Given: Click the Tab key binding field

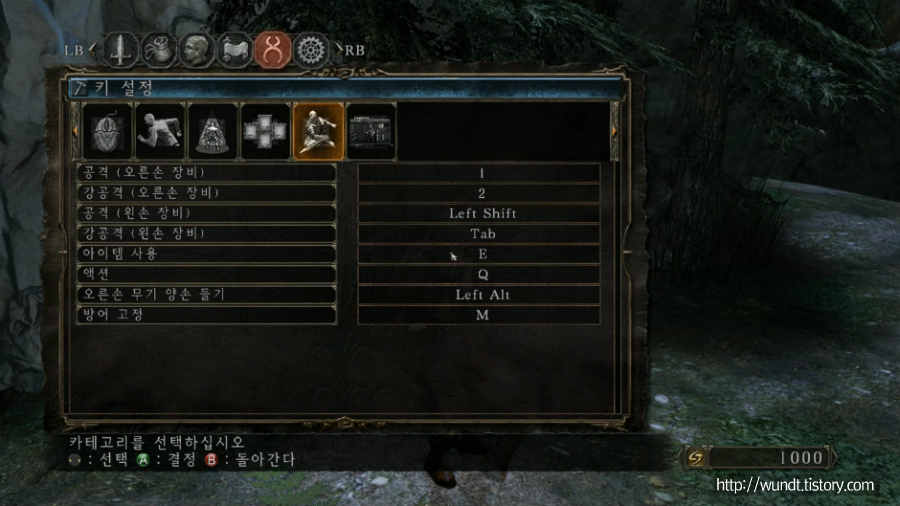Looking at the screenshot, I should (480, 234).
